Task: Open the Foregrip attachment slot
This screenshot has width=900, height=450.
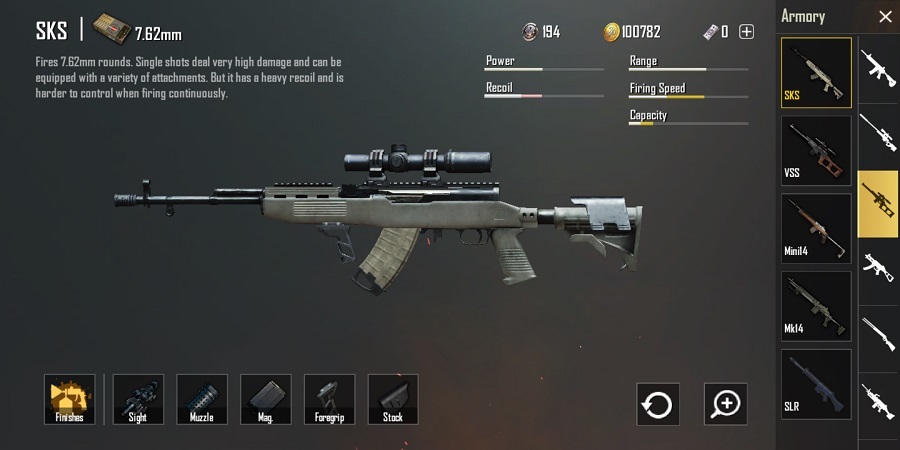Action: pyautogui.click(x=329, y=399)
